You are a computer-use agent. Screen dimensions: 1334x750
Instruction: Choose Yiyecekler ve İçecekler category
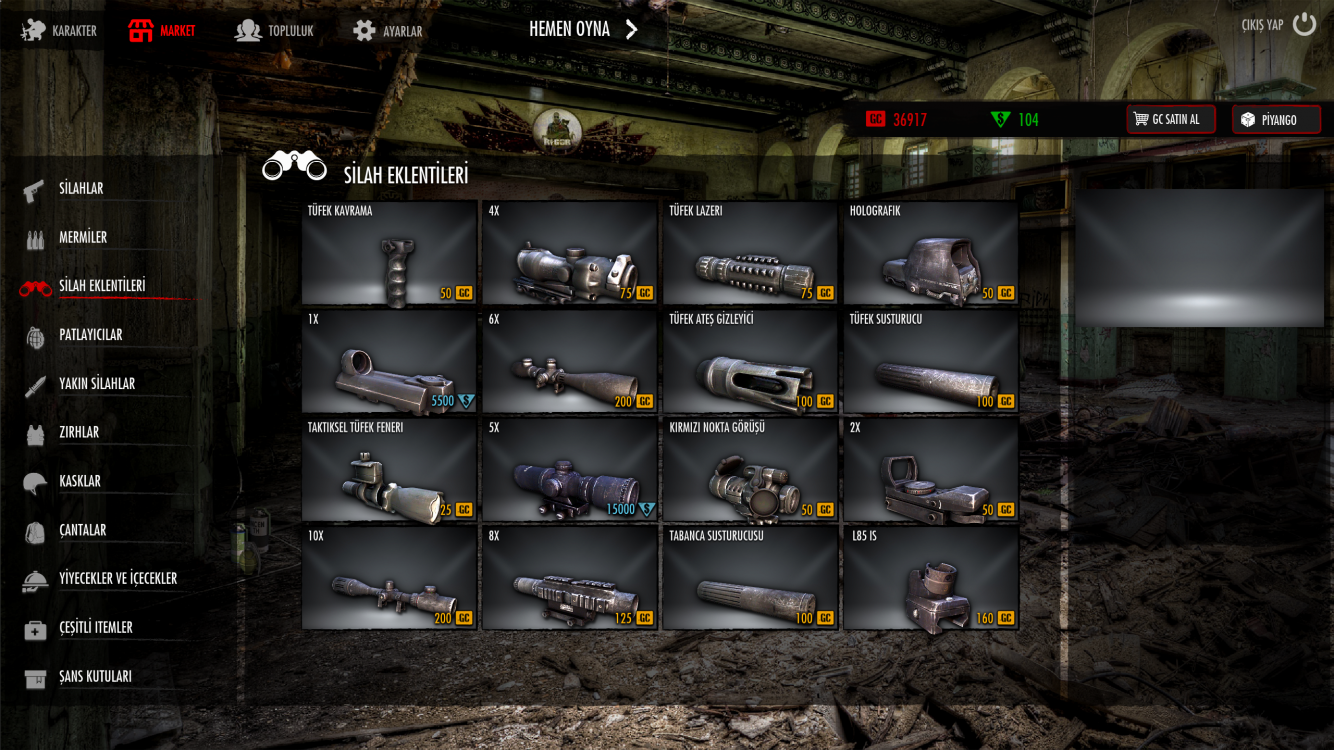(x=117, y=579)
